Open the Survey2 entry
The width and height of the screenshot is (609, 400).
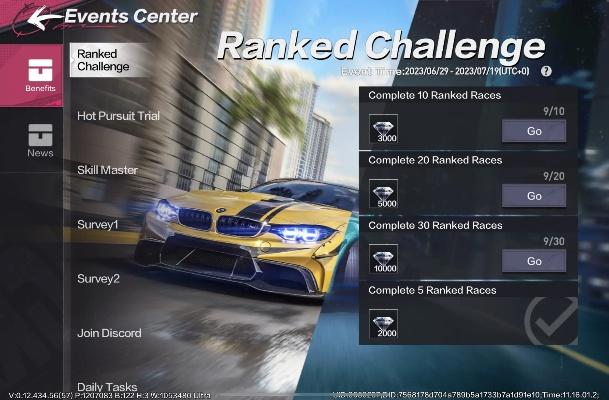tap(98, 278)
